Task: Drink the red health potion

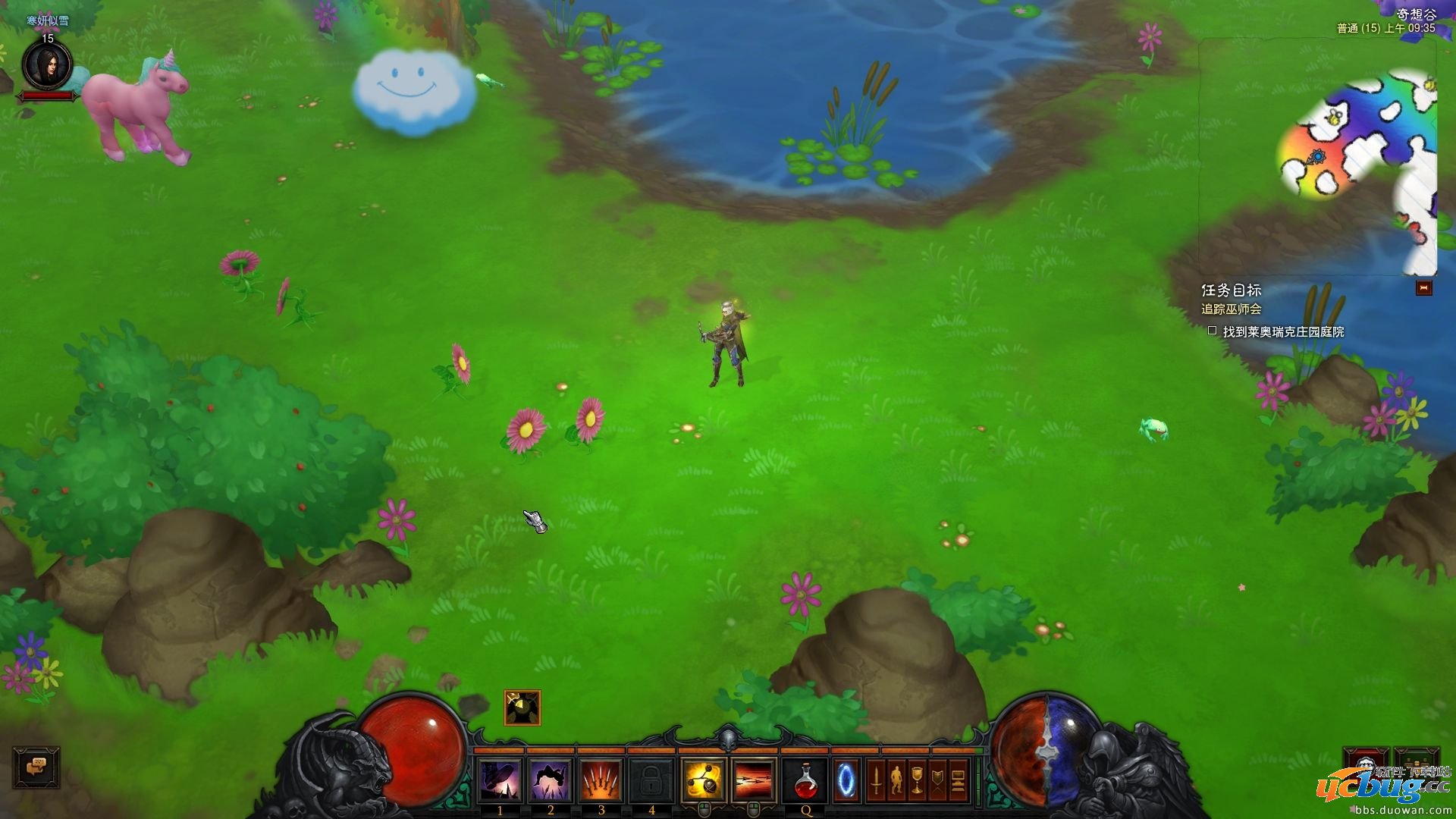Action: coord(805,780)
